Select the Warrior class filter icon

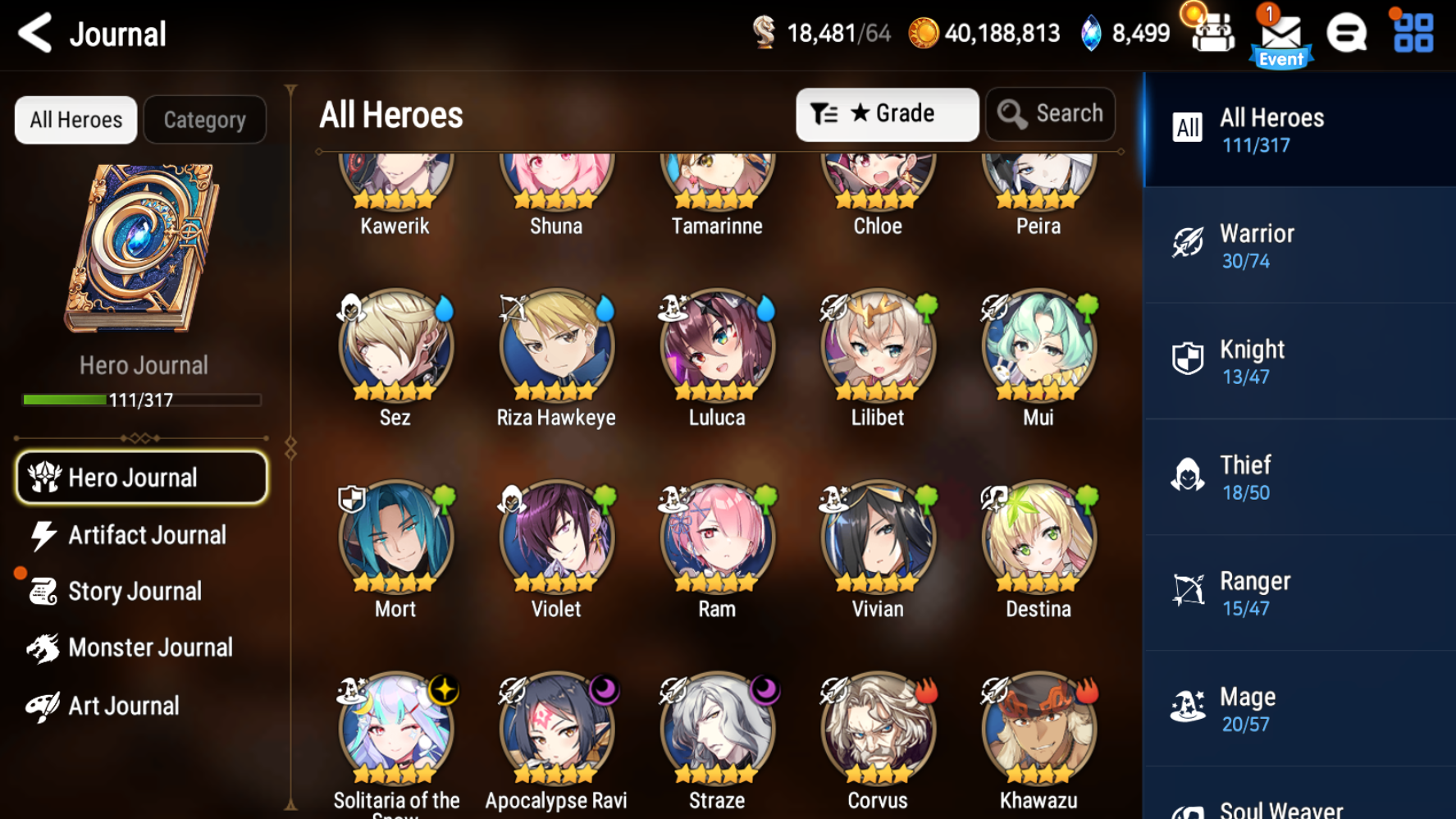click(x=1187, y=243)
